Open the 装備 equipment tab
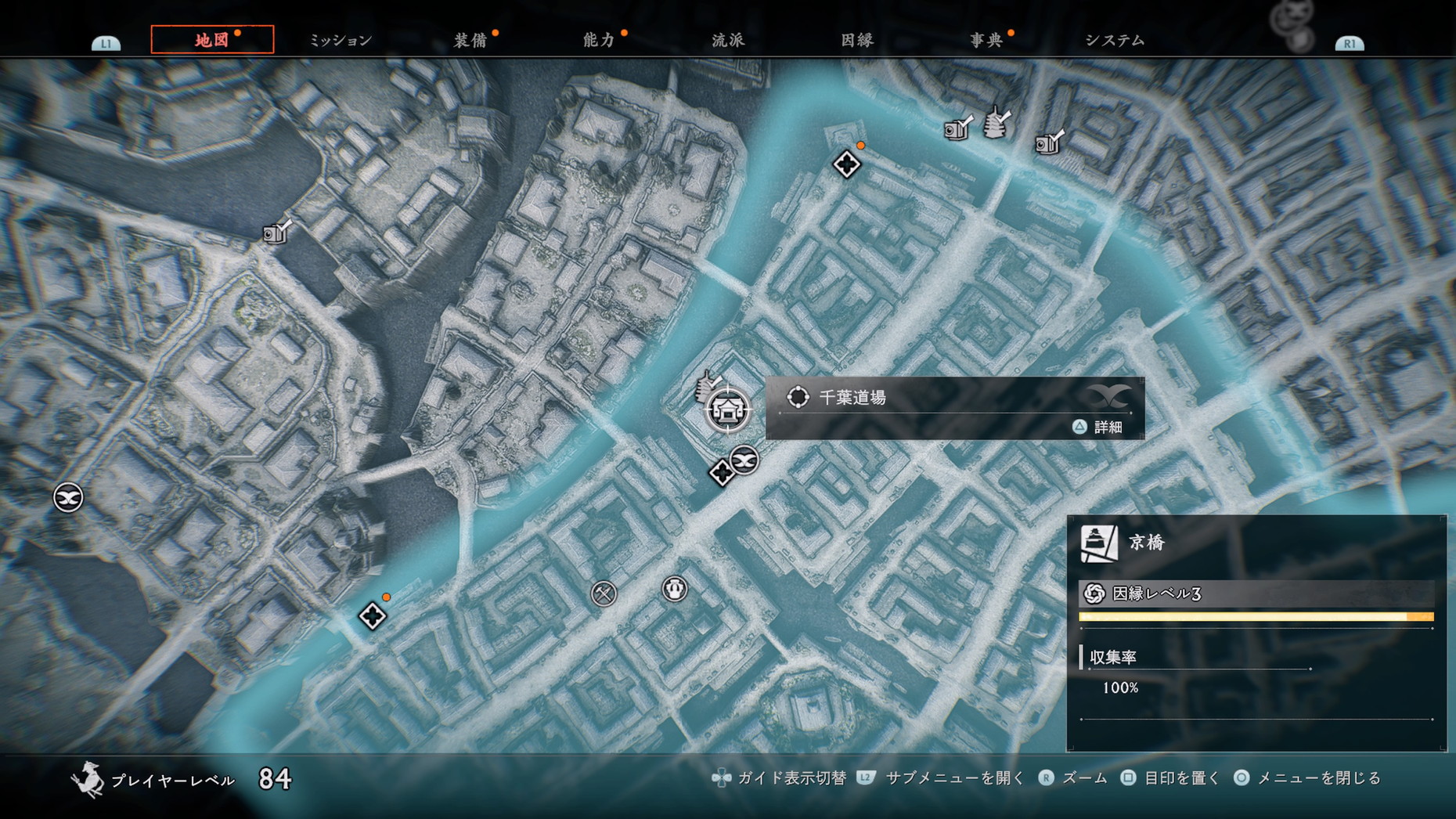 pyautogui.click(x=470, y=40)
